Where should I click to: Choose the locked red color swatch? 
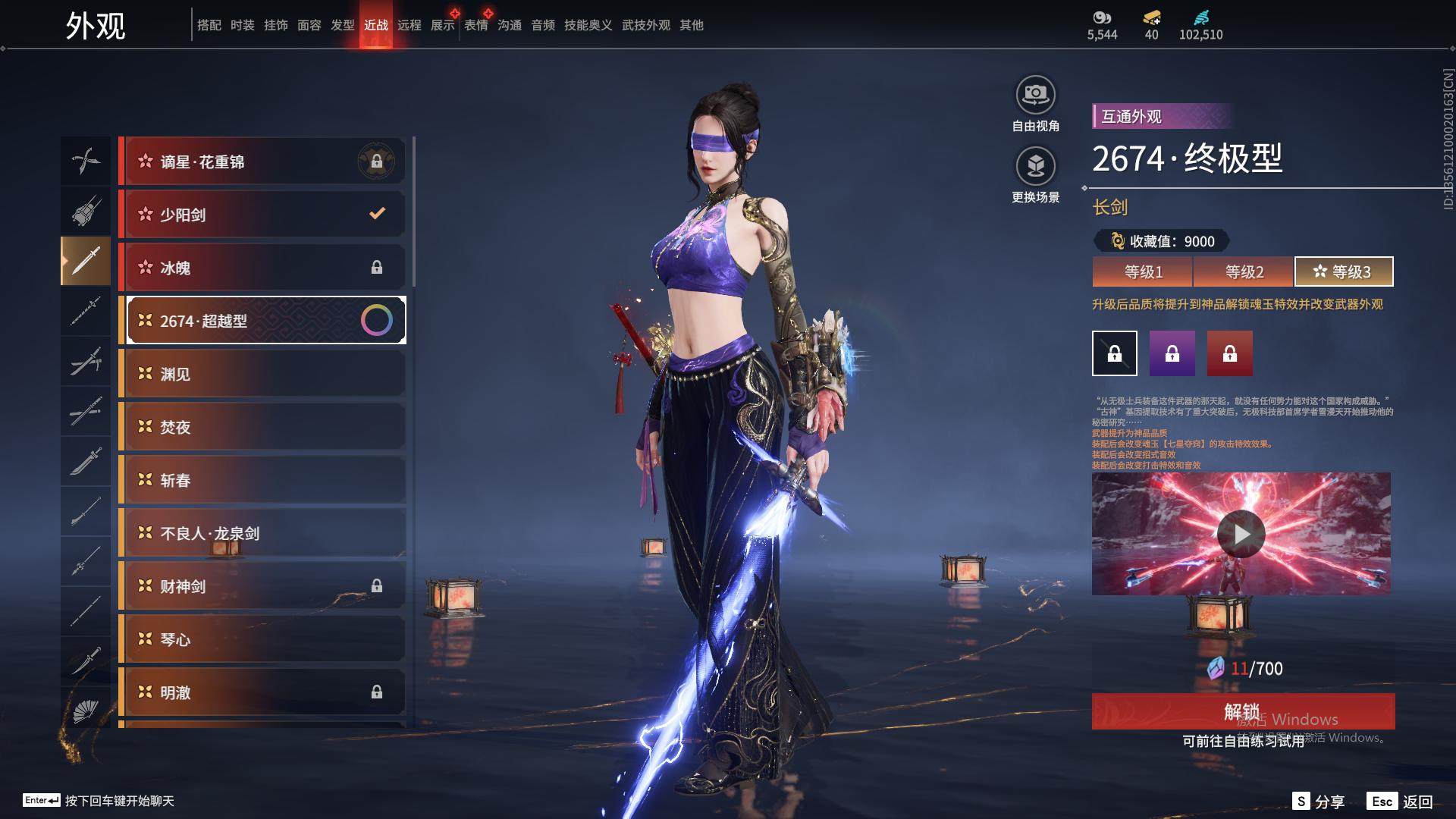tap(1230, 353)
